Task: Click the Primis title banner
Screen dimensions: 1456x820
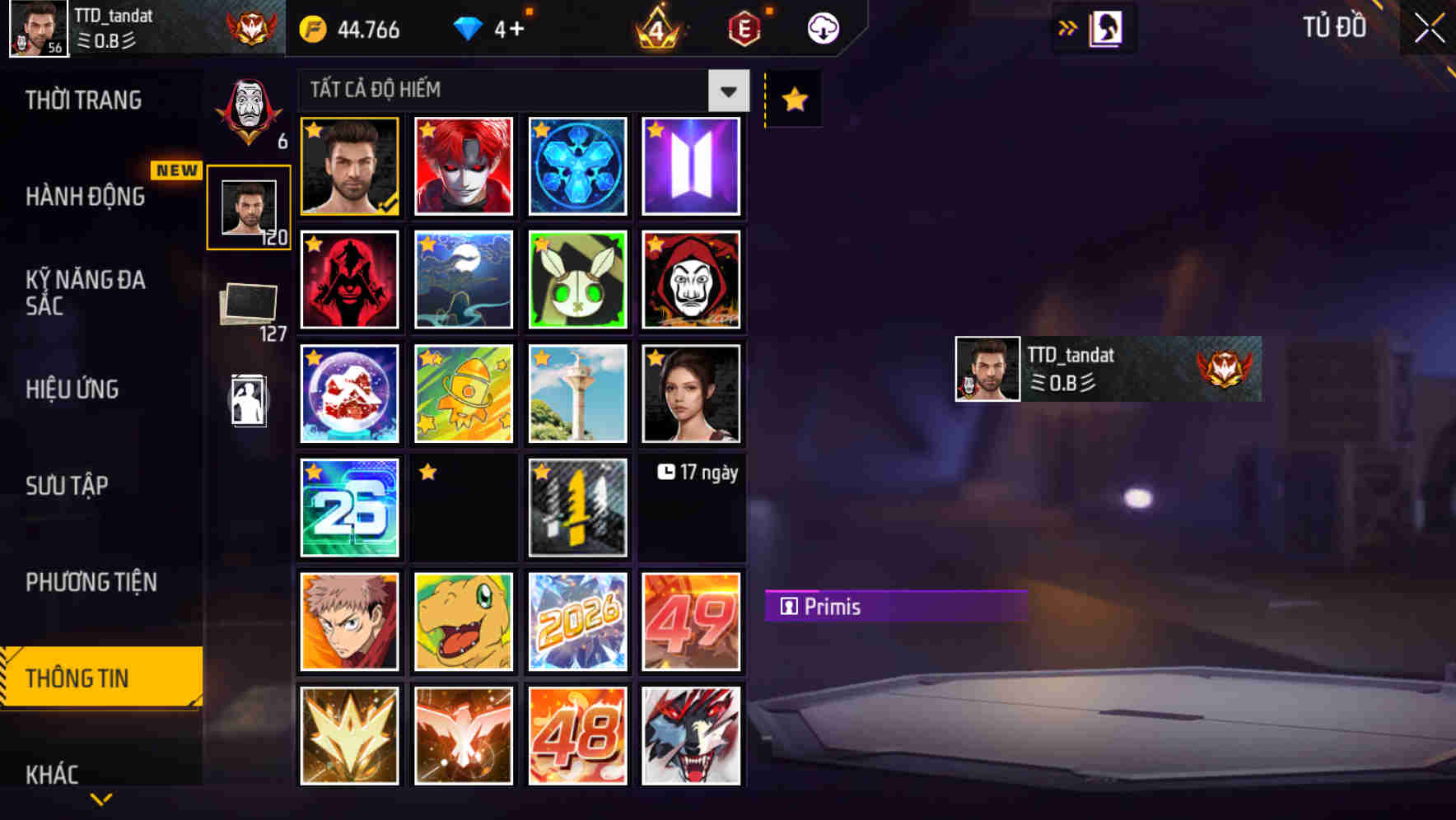Action: 897,607
